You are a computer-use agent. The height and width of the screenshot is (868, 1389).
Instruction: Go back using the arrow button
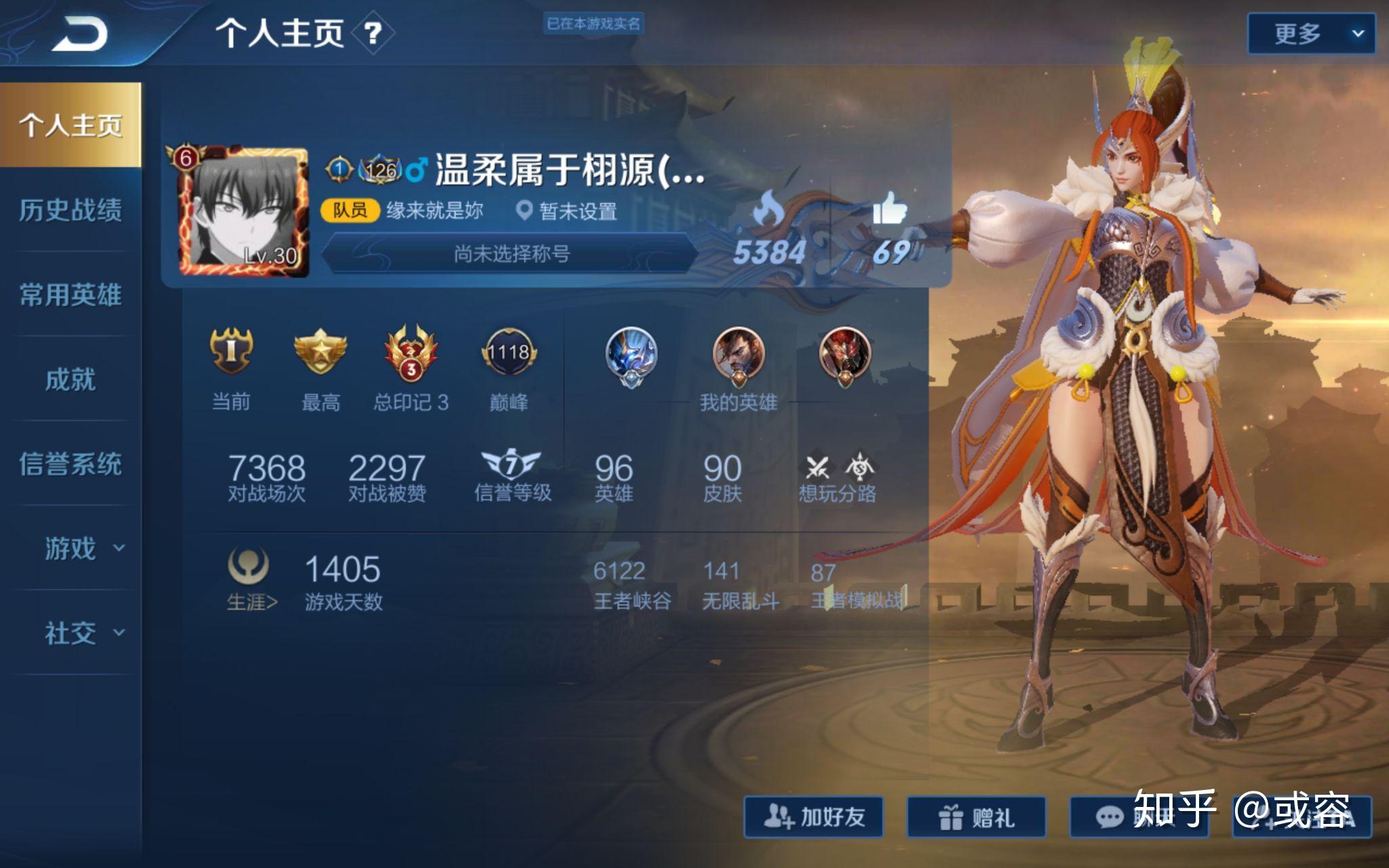(x=79, y=34)
